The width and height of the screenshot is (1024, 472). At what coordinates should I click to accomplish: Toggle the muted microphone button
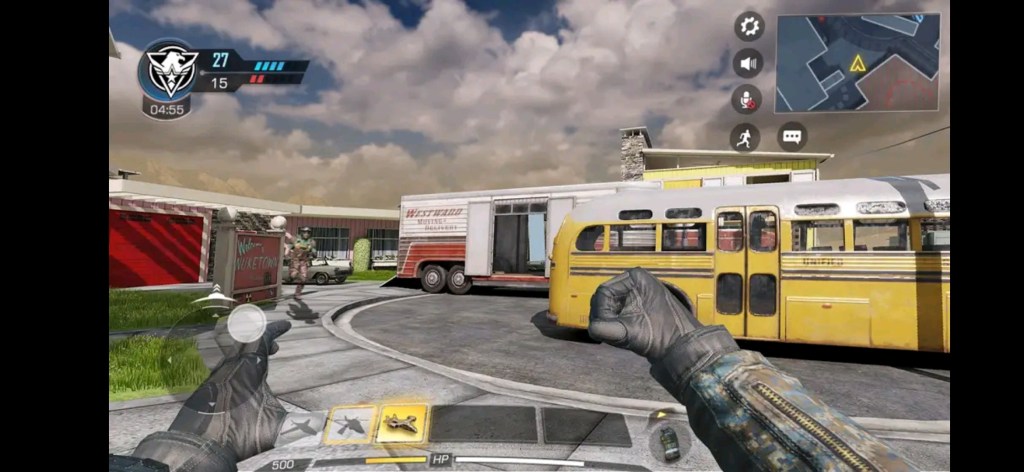[x=746, y=99]
